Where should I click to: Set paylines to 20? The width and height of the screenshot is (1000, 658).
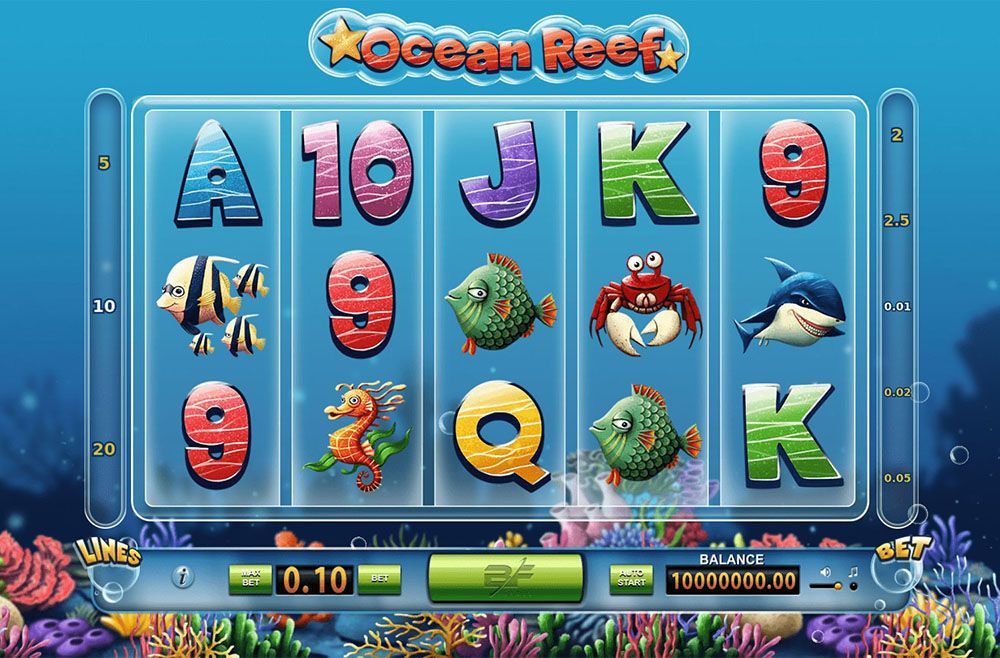104,449
